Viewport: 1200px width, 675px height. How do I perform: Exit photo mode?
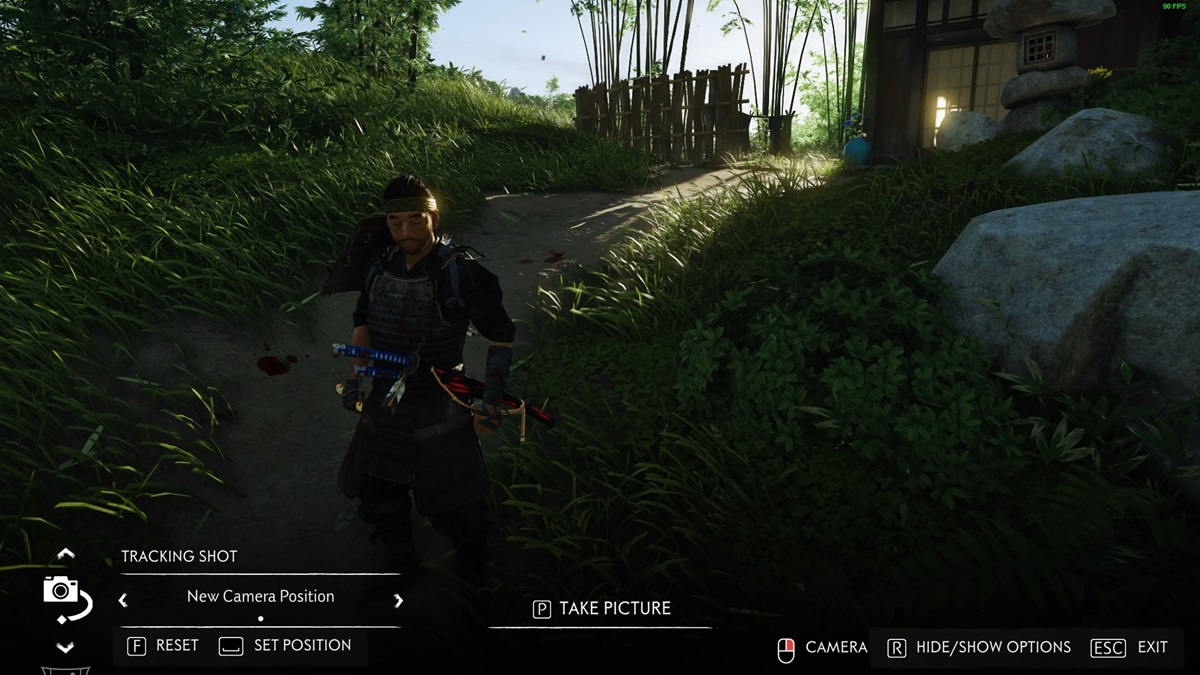point(1129,647)
